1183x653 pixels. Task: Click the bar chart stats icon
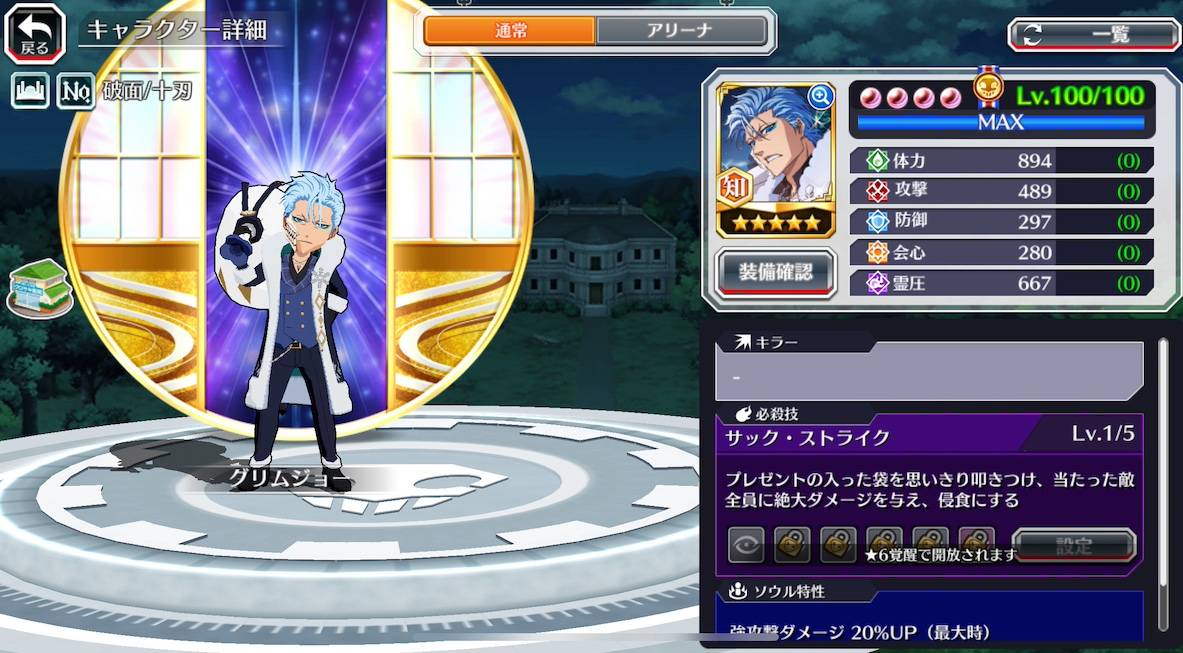(x=30, y=91)
